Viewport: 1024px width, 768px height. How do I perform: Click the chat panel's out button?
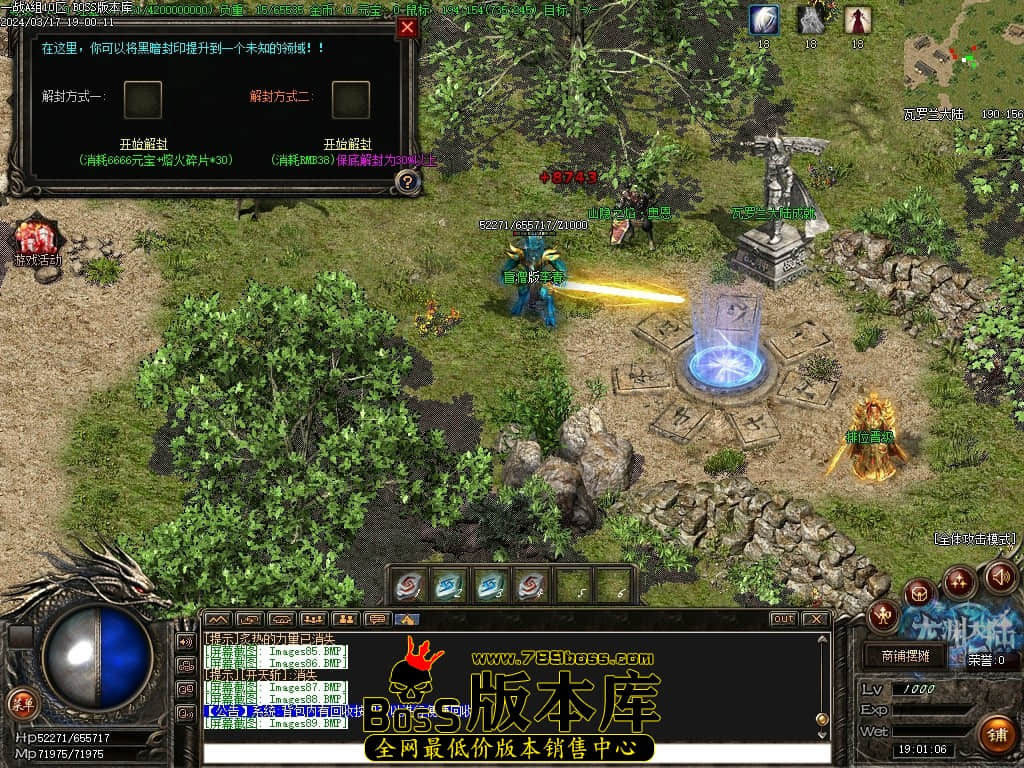(783, 619)
